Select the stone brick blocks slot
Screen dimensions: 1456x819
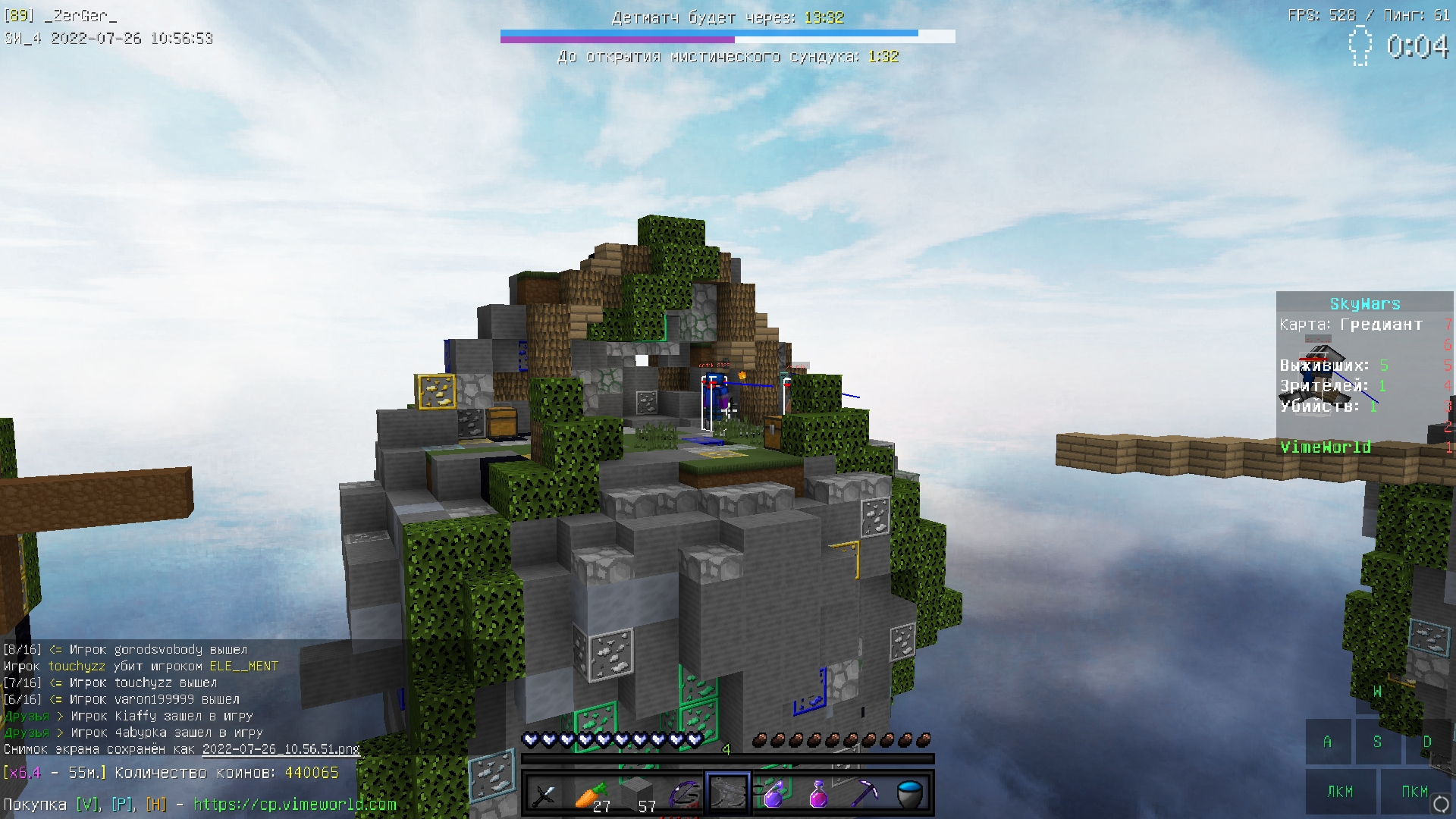pos(635,792)
